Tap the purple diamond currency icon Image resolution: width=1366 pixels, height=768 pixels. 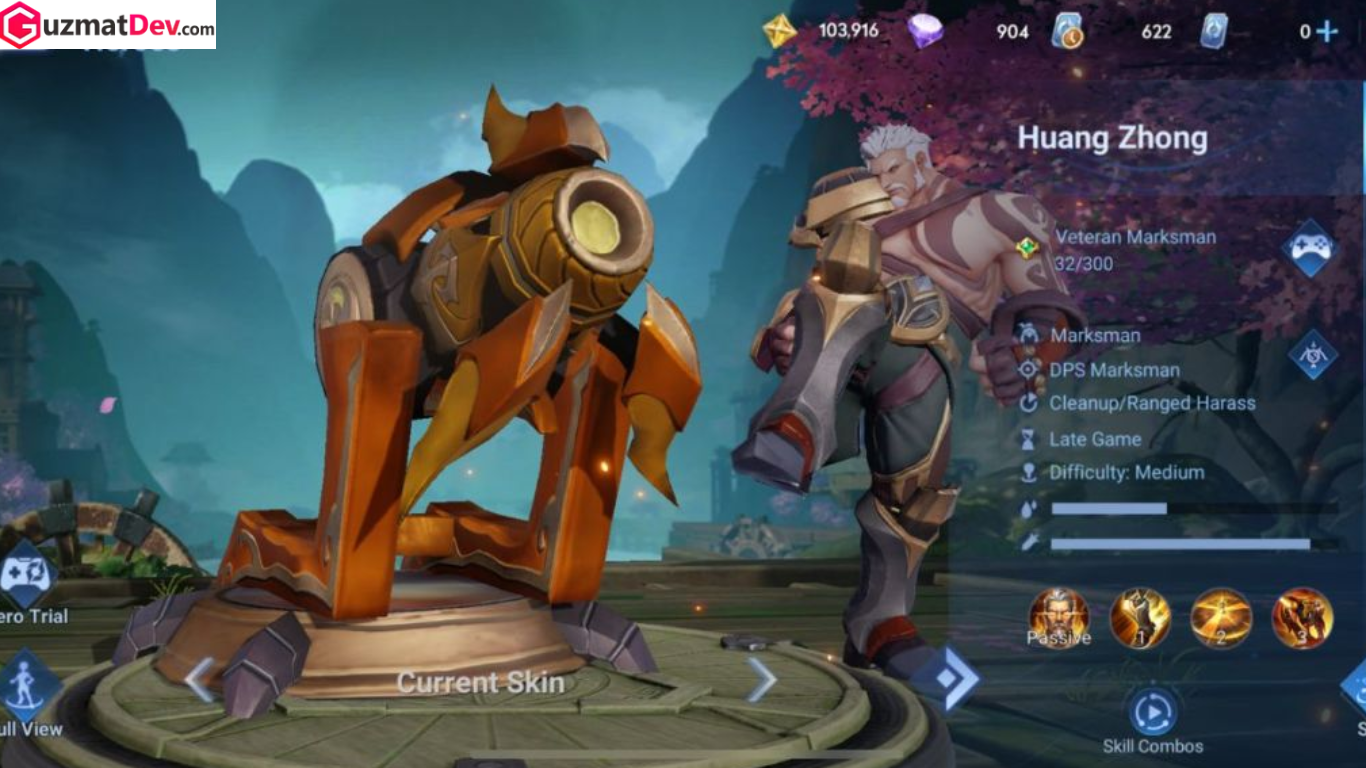[925, 31]
